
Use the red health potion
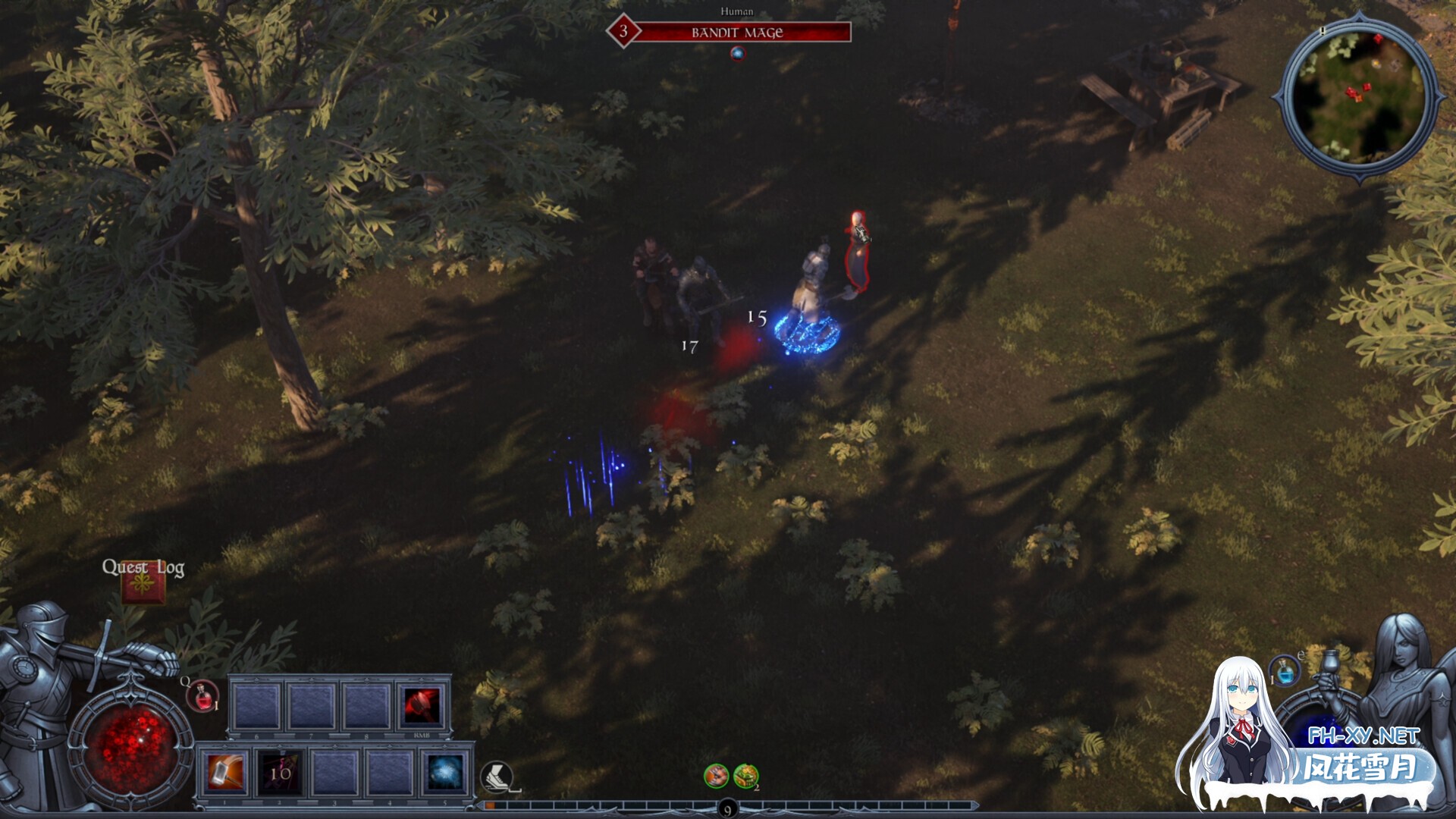pyautogui.click(x=202, y=696)
